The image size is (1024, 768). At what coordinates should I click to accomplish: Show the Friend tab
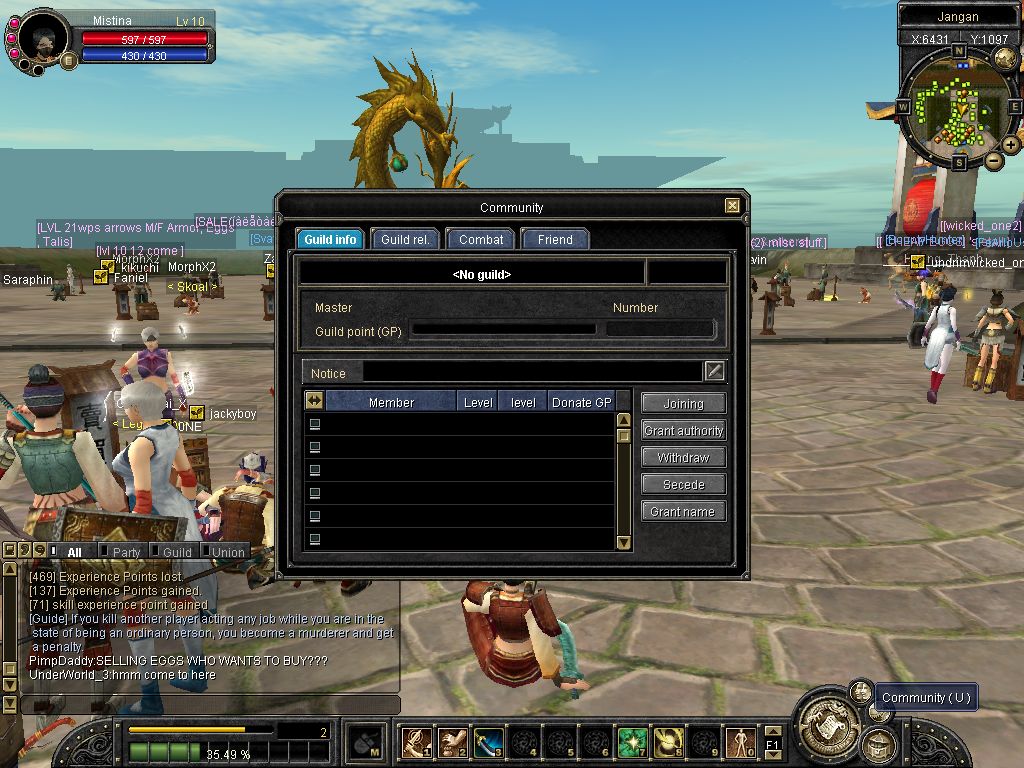tap(555, 240)
